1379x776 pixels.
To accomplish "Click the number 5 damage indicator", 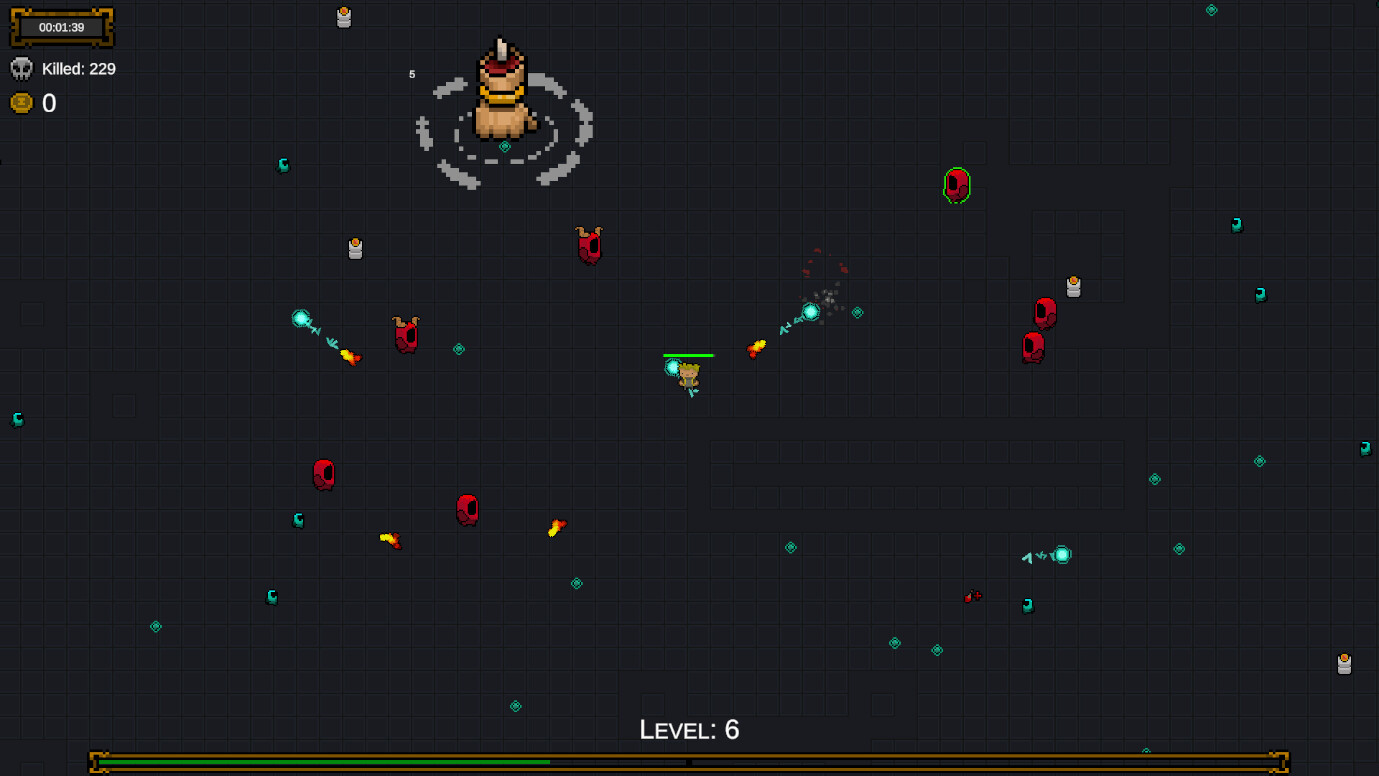I will tap(410, 73).
